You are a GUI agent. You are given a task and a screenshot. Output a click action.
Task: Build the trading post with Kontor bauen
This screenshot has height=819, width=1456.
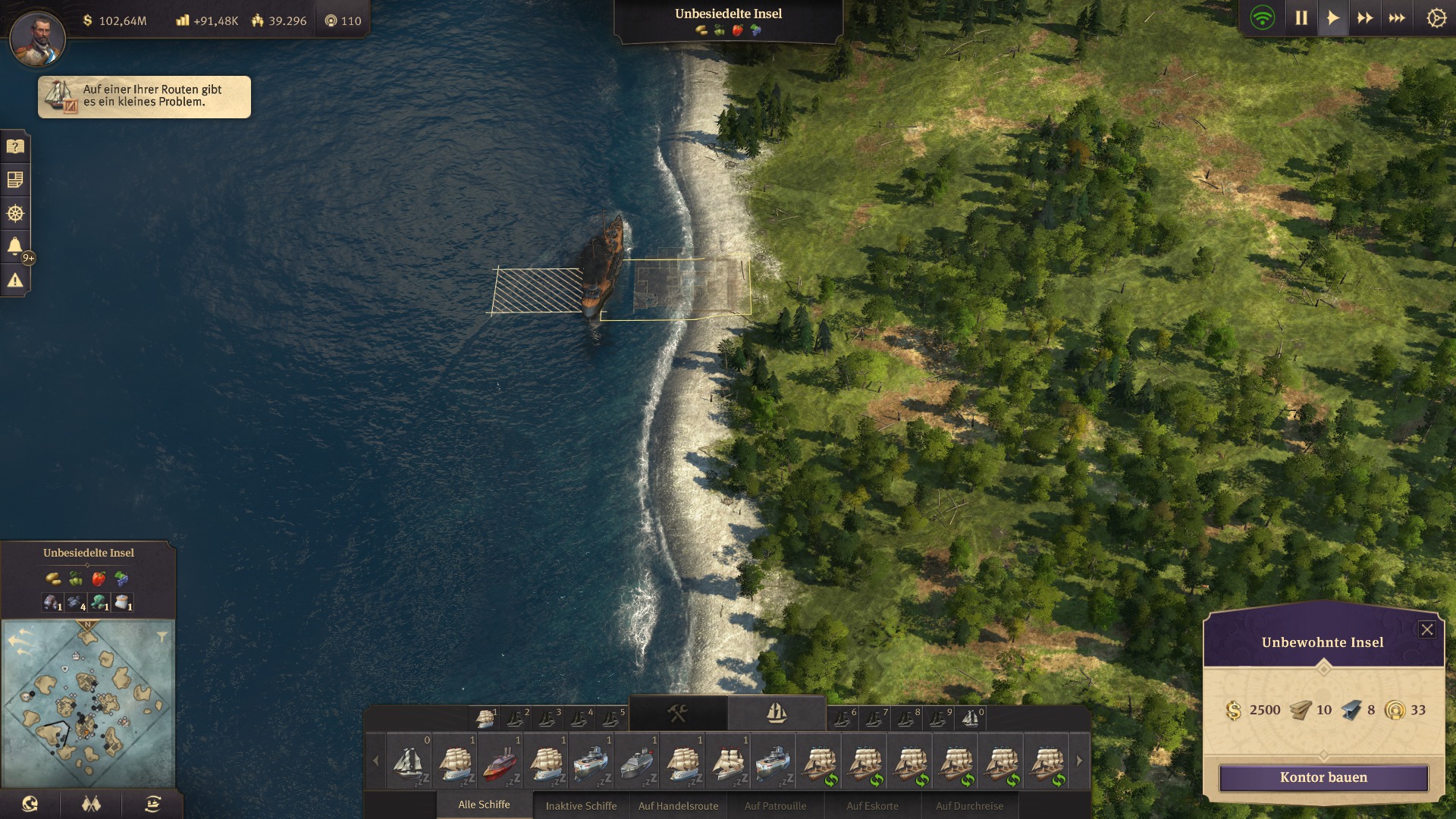click(x=1323, y=777)
